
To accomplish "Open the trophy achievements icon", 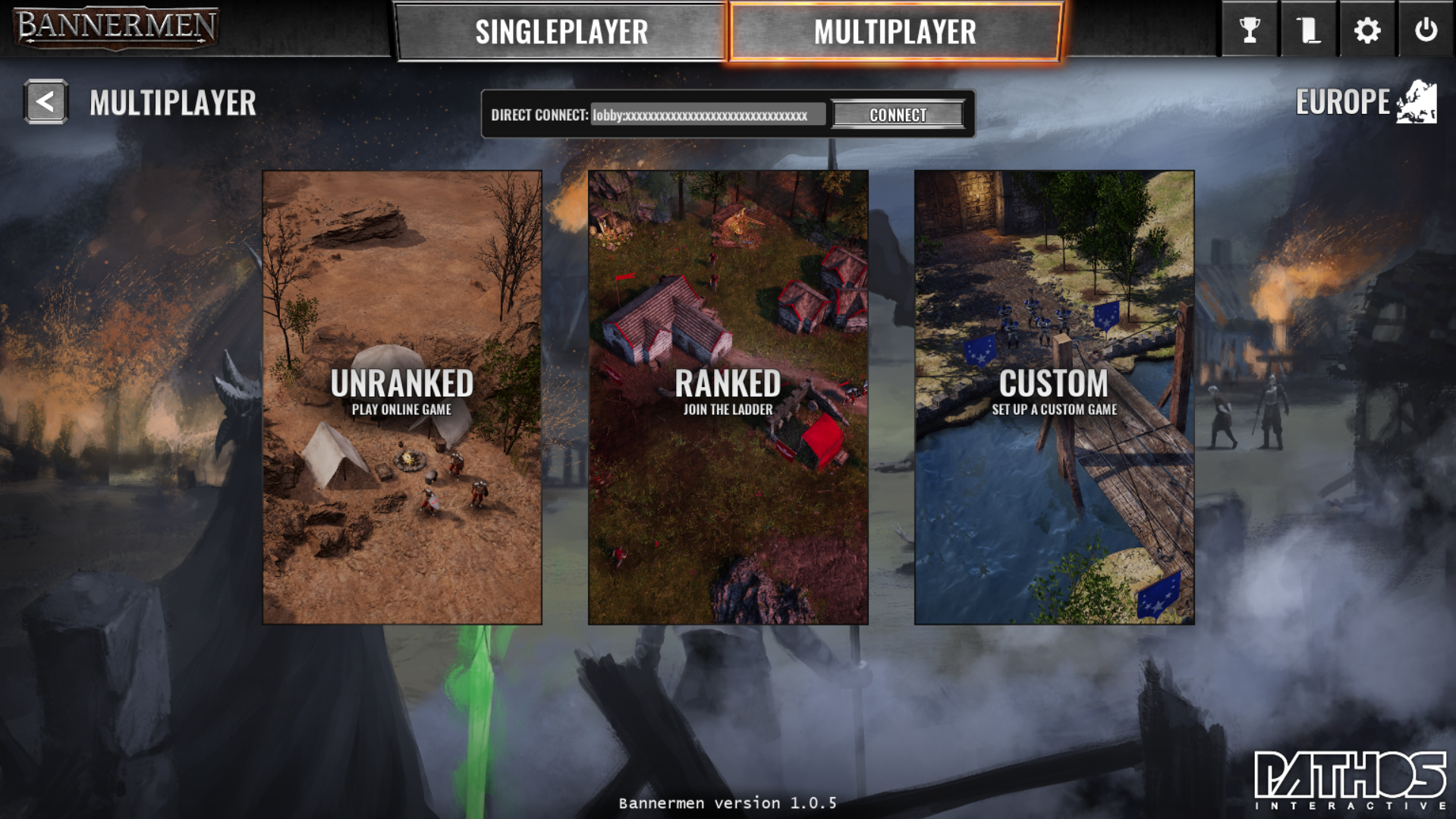I will coord(1249,30).
